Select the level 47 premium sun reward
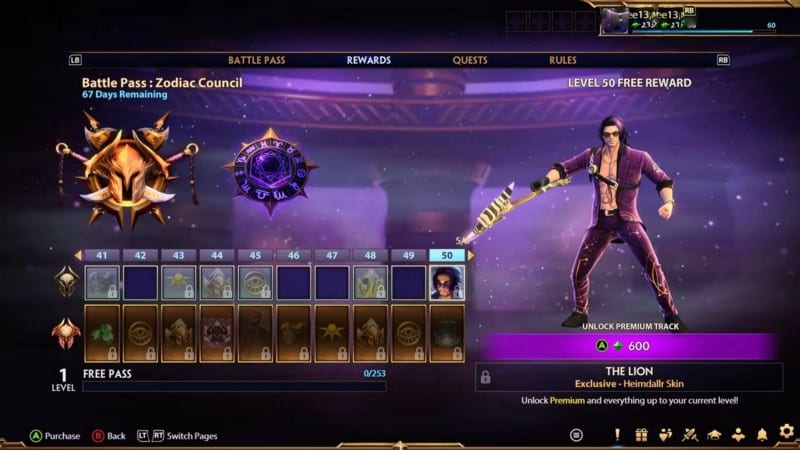Image resolution: width=800 pixels, height=450 pixels. [x=332, y=333]
